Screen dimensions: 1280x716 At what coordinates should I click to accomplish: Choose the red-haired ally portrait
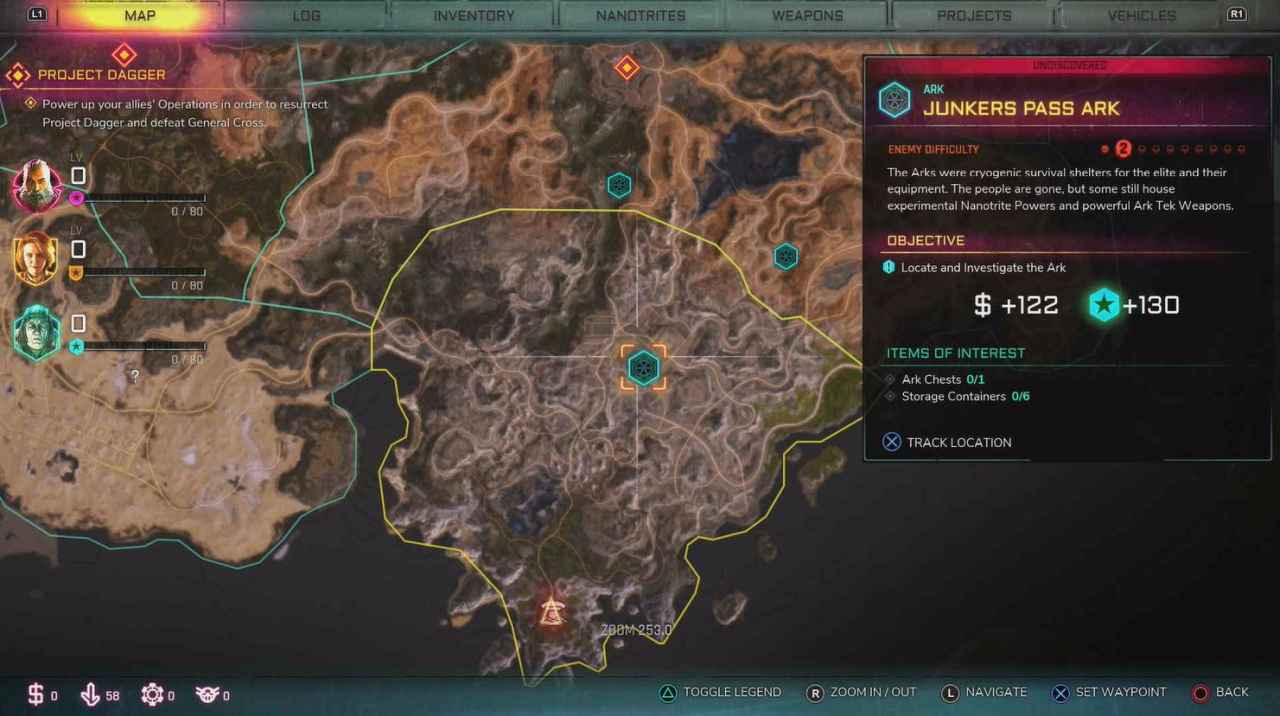click(x=37, y=259)
